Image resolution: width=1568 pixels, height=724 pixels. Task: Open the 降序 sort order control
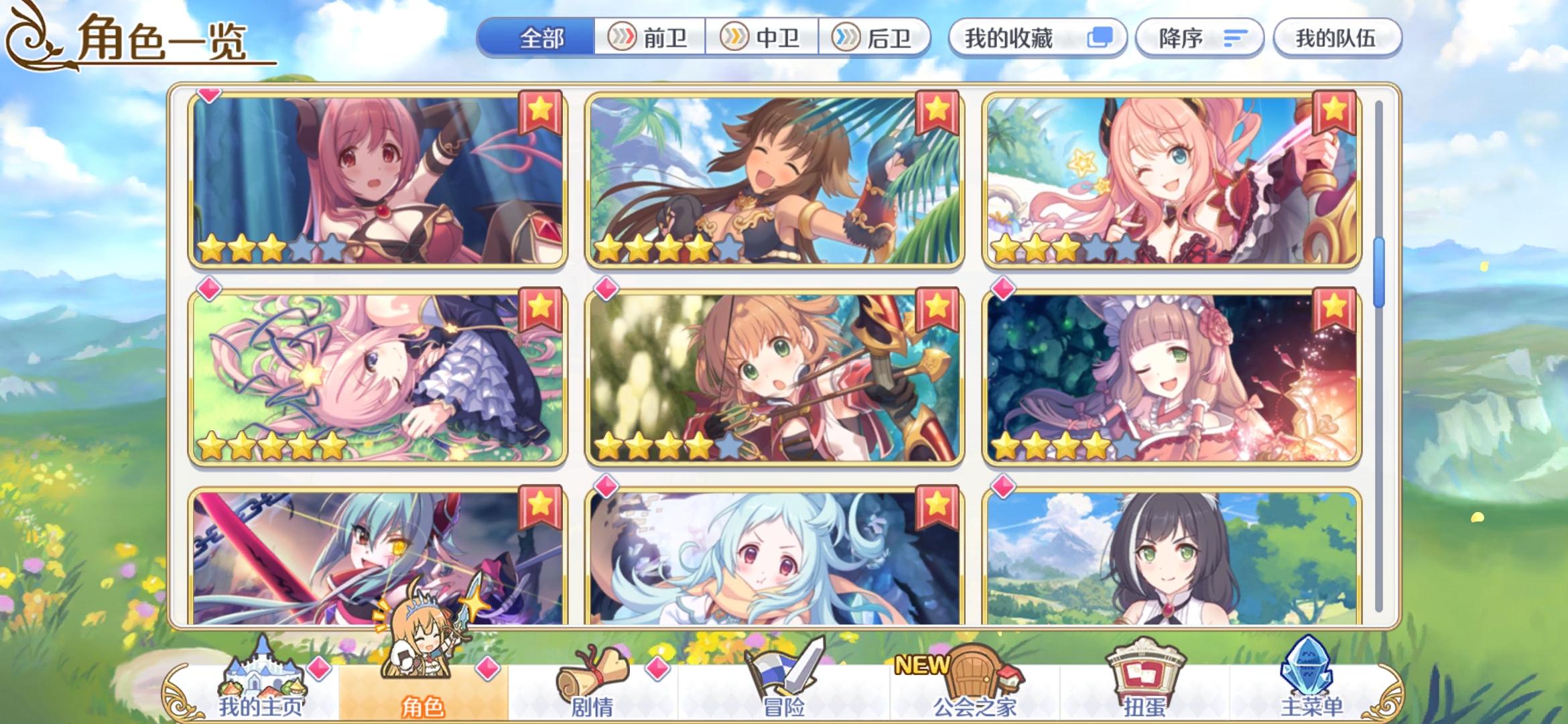coord(1199,38)
